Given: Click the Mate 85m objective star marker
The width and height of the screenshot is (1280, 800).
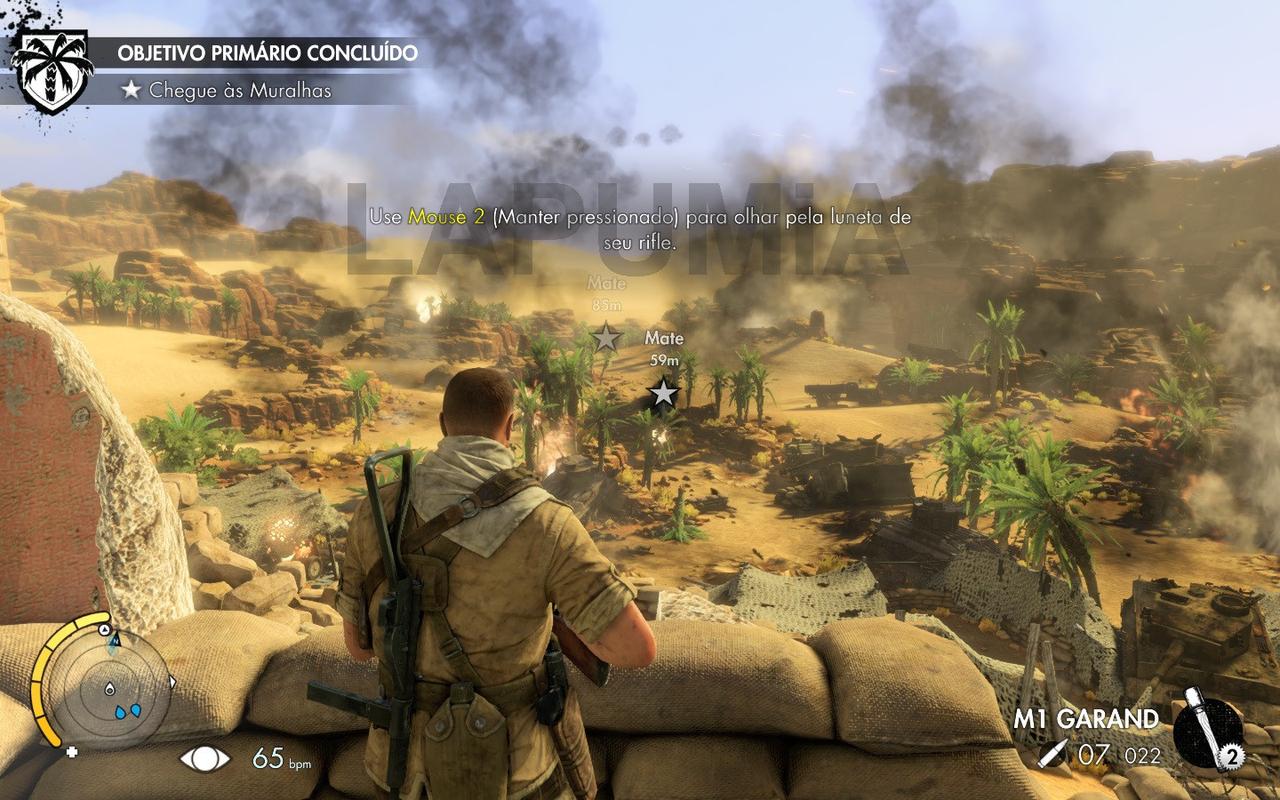Looking at the screenshot, I should pos(606,337).
